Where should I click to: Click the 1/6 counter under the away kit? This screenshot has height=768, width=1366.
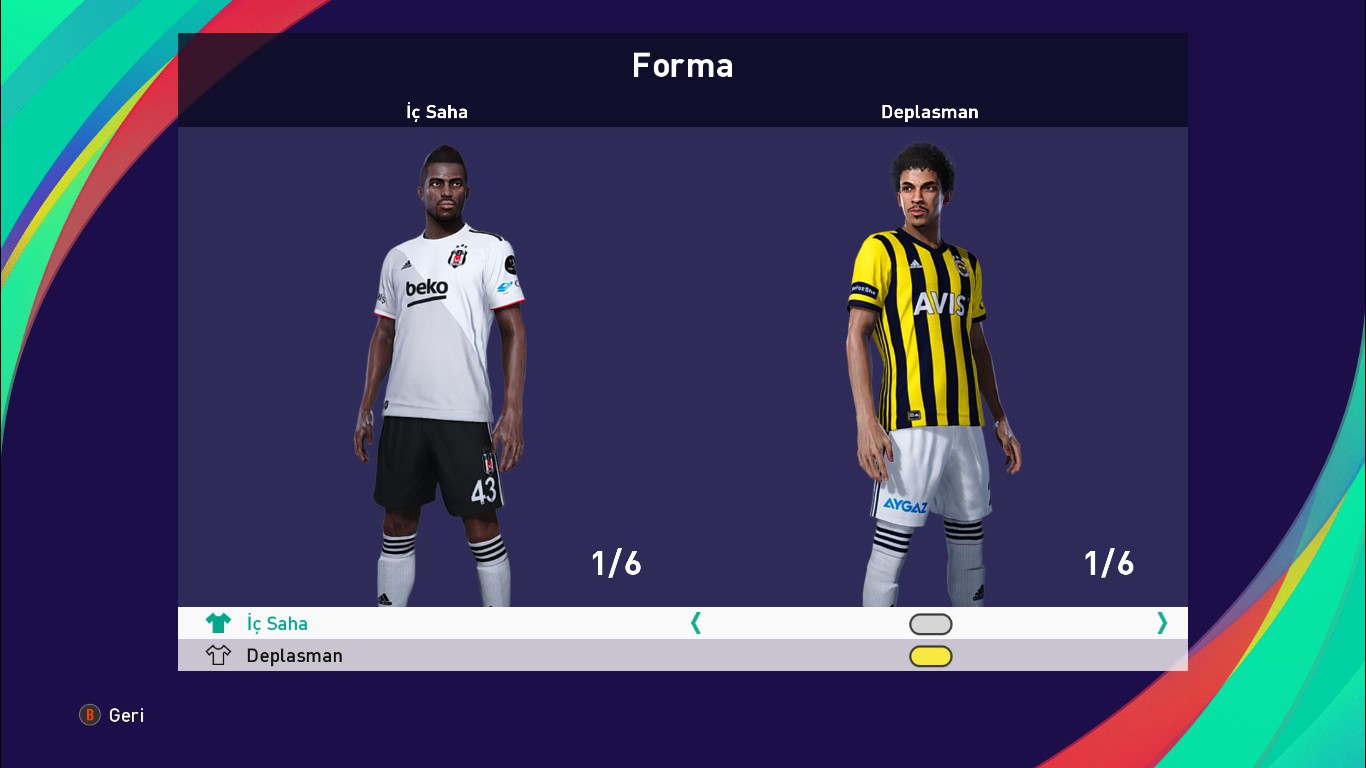click(x=1108, y=563)
